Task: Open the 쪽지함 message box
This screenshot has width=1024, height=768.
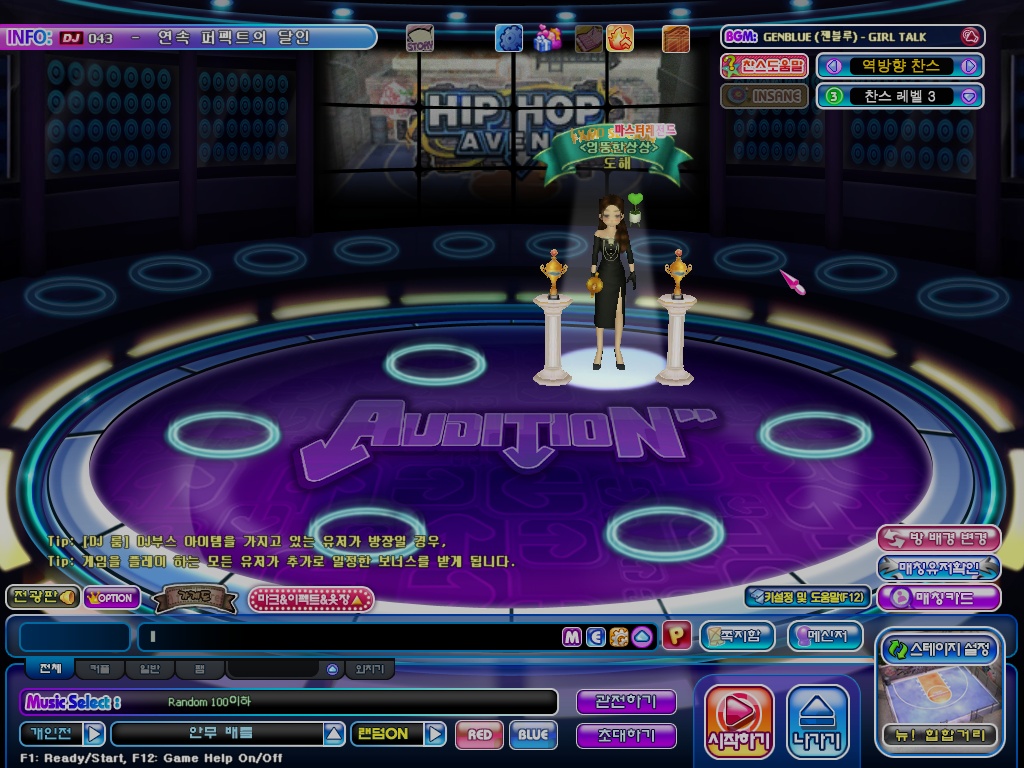Action: (737, 636)
